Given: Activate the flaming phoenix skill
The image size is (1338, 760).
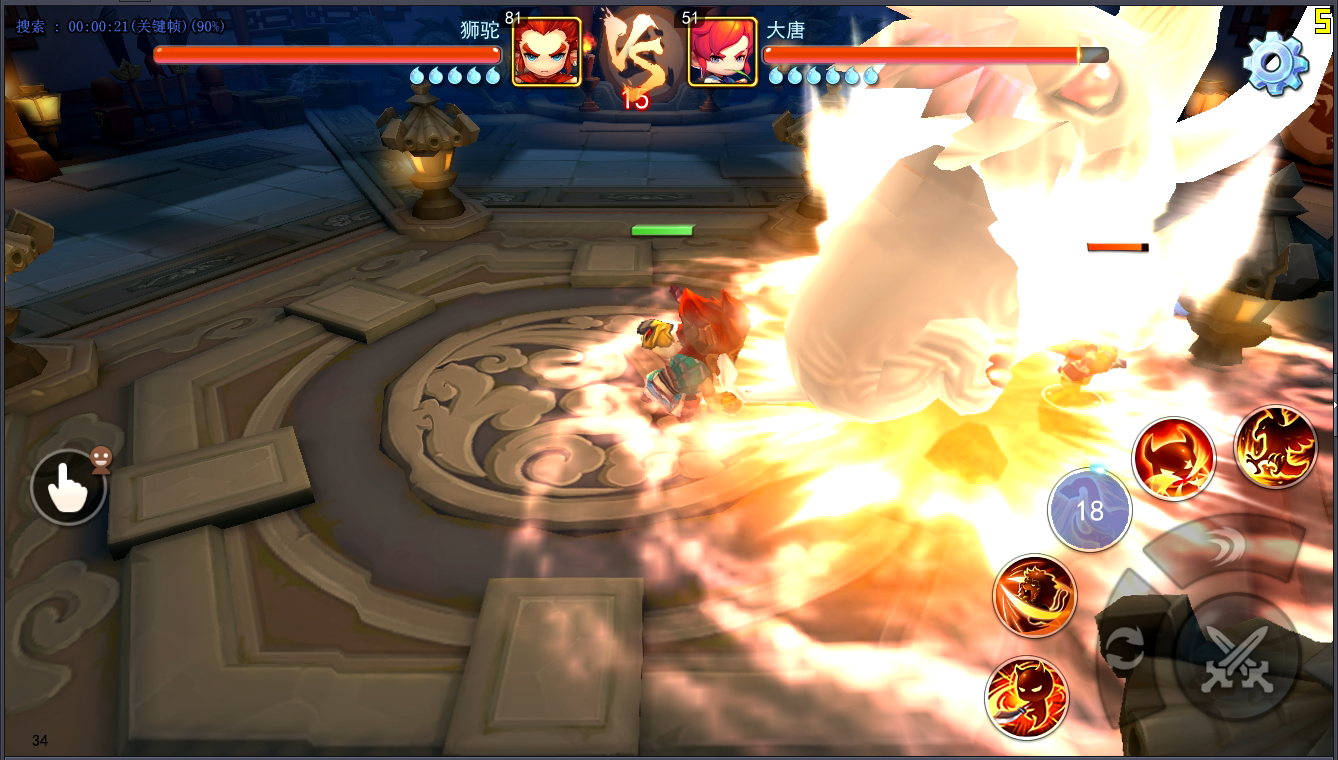Looking at the screenshot, I should point(1275,447).
